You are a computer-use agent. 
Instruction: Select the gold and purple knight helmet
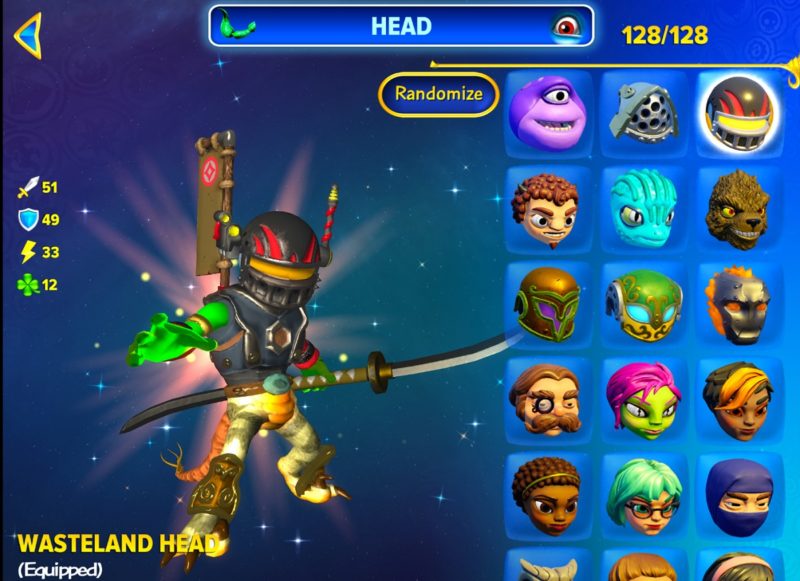tap(546, 300)
